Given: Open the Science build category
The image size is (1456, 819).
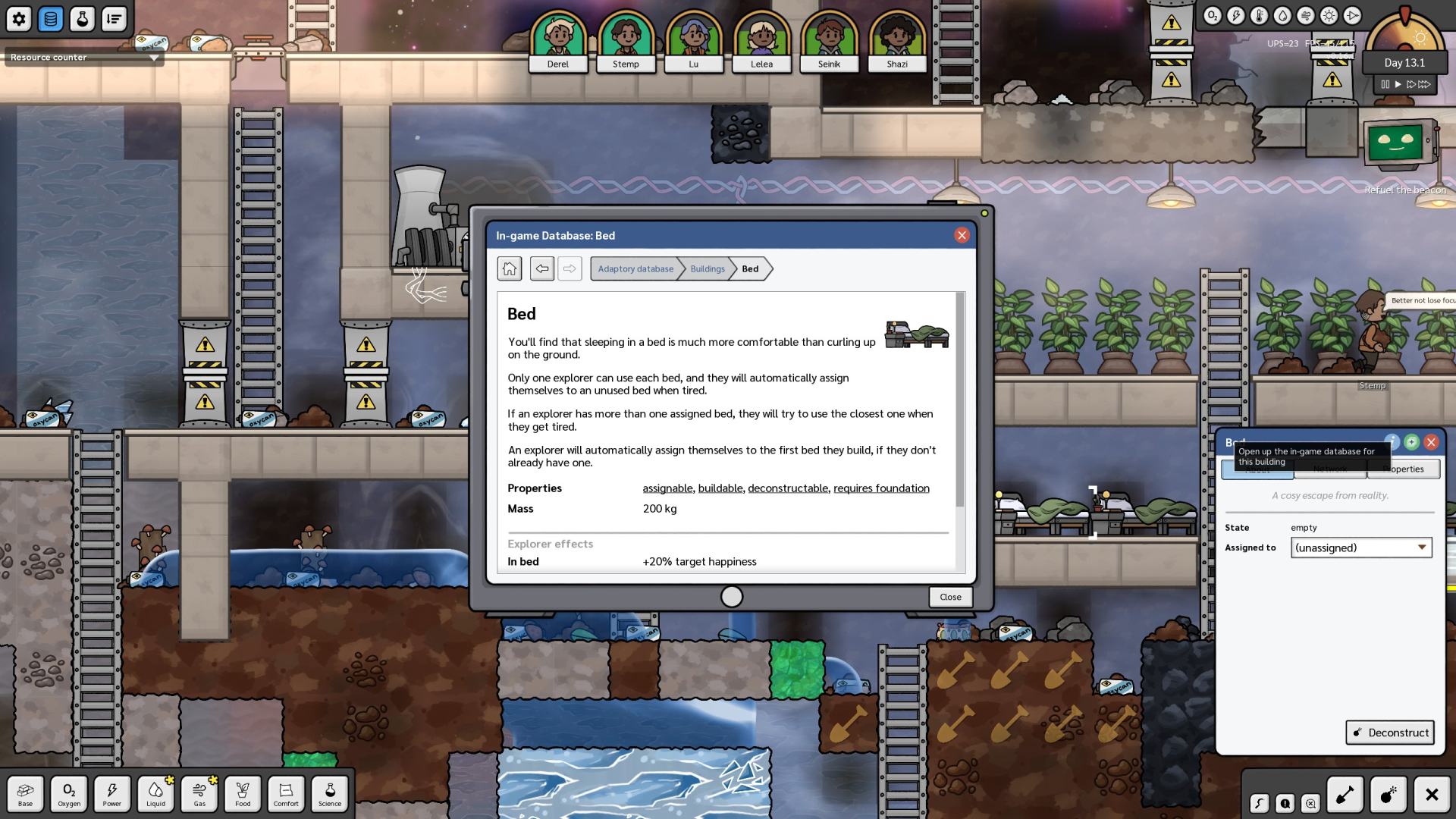Looking at the screenshot, I should [x=330, y=793].
